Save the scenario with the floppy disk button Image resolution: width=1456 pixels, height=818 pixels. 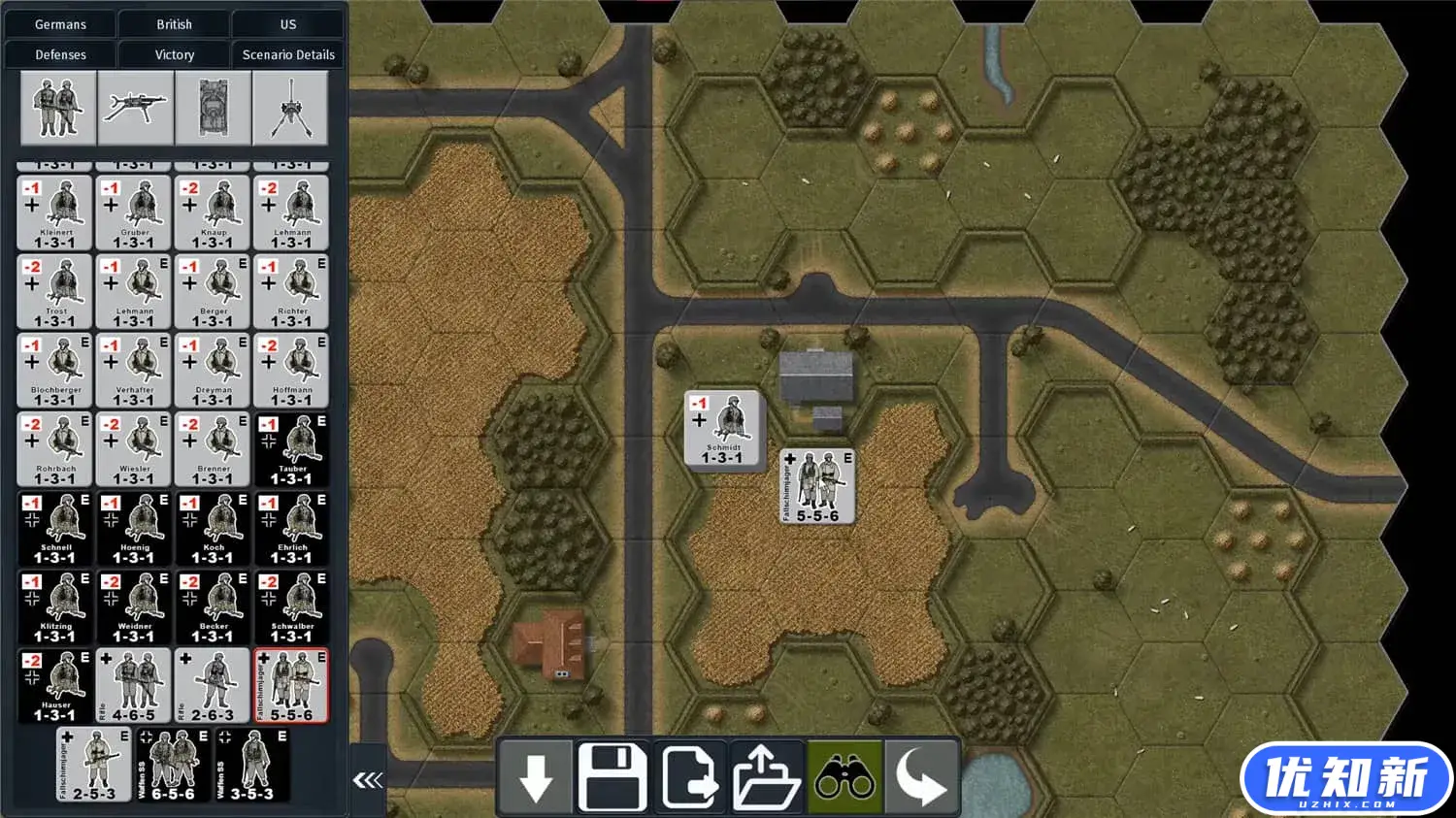coord(612,777)
